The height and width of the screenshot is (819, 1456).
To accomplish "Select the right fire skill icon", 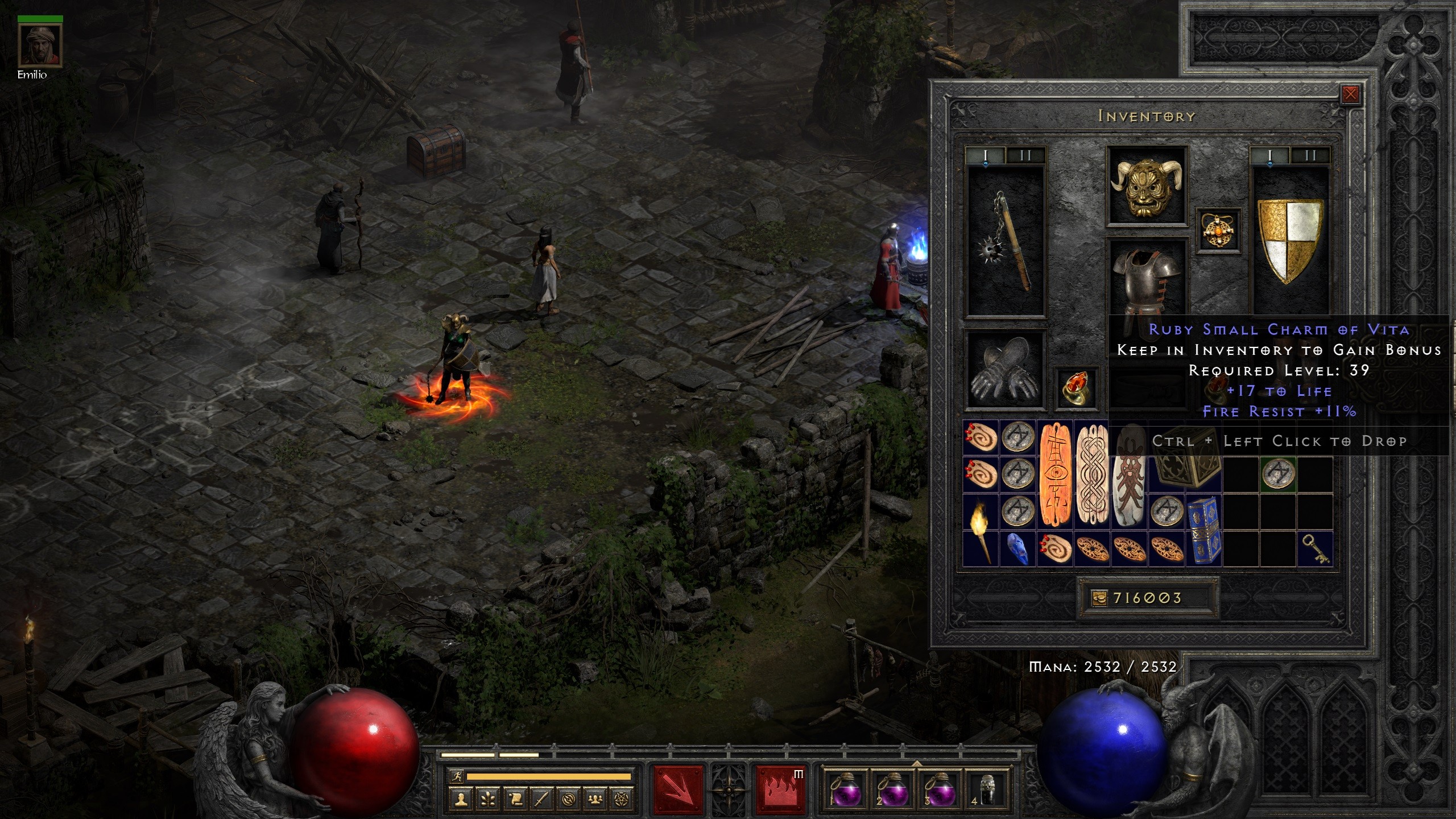I will click(x=780, y=791).
